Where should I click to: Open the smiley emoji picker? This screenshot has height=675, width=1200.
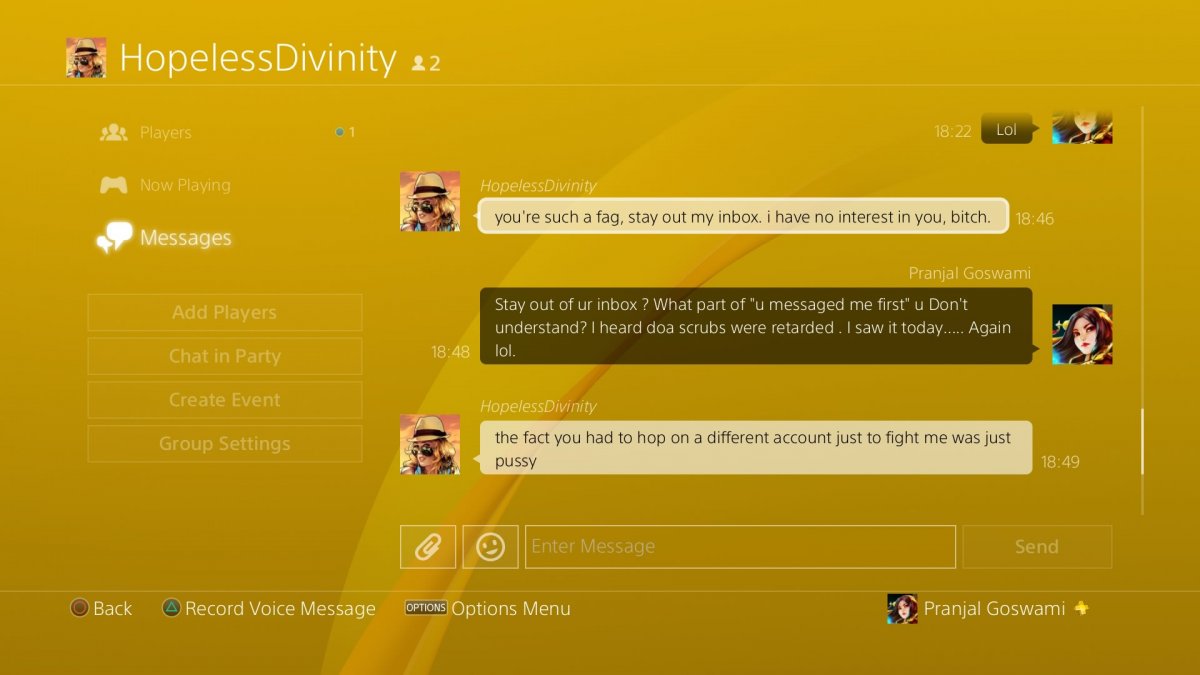[x=490, y=547]
